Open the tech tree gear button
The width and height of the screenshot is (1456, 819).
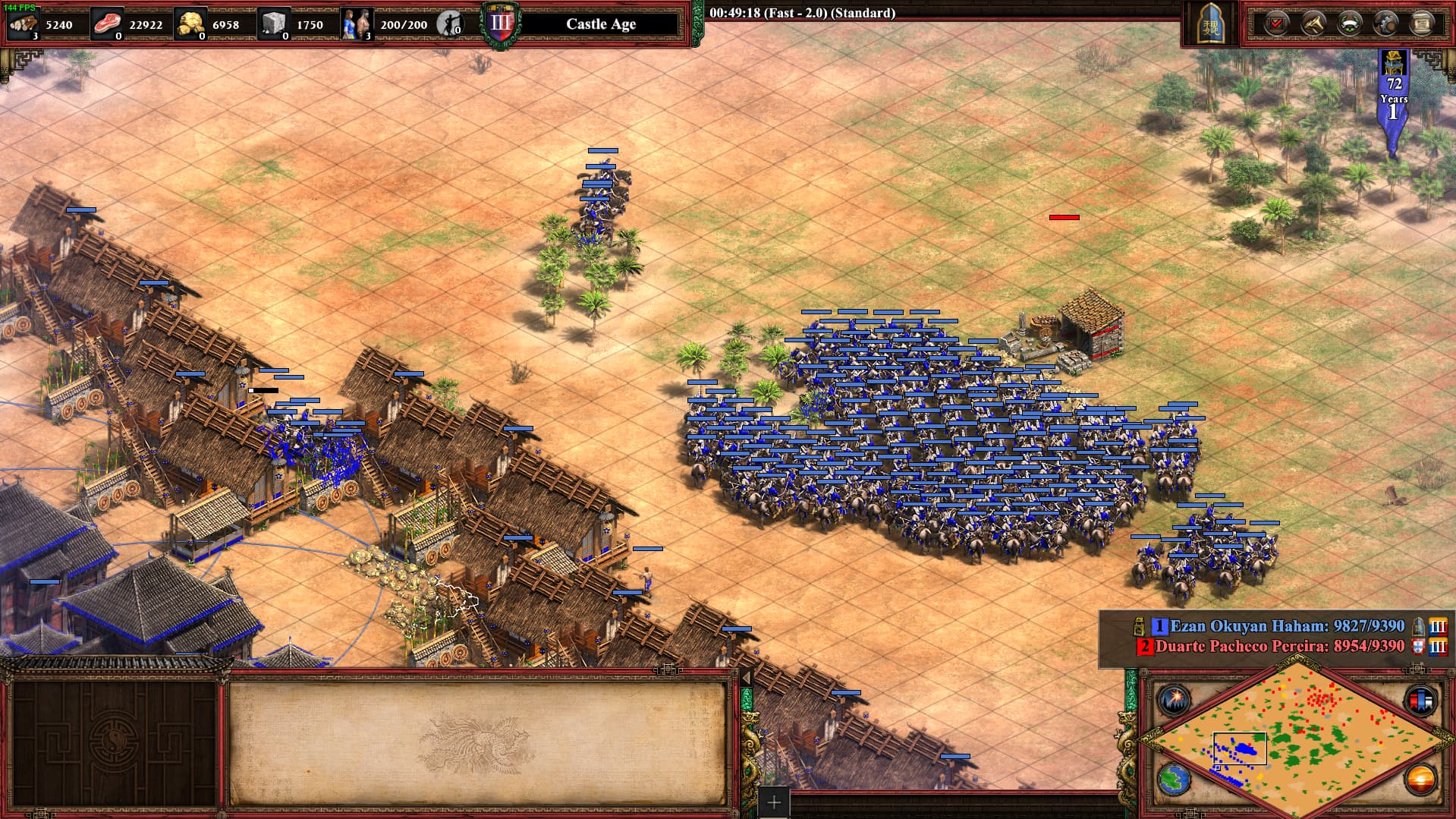pyautogui.click(x=1386, y=24)
